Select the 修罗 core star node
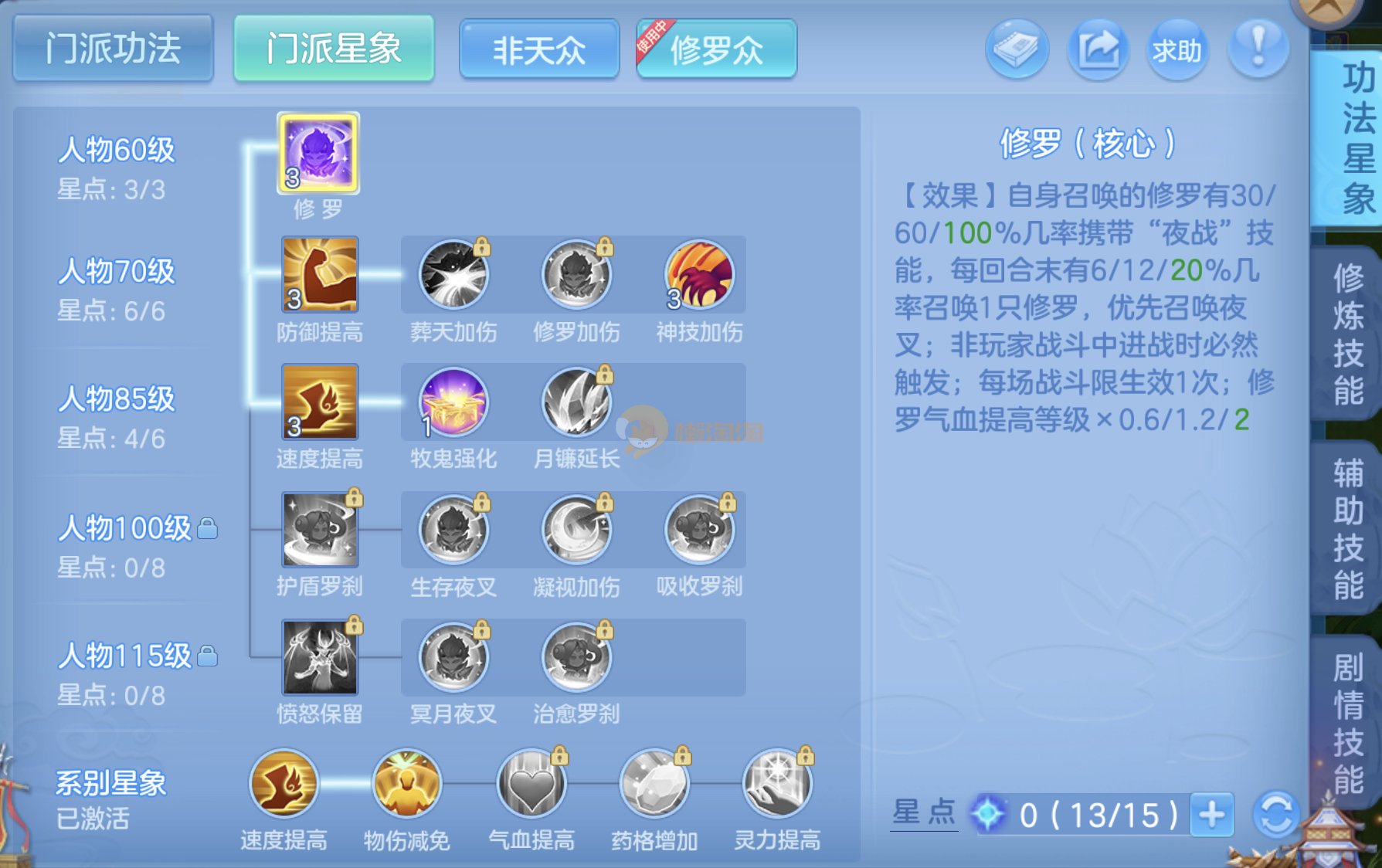 318,153
